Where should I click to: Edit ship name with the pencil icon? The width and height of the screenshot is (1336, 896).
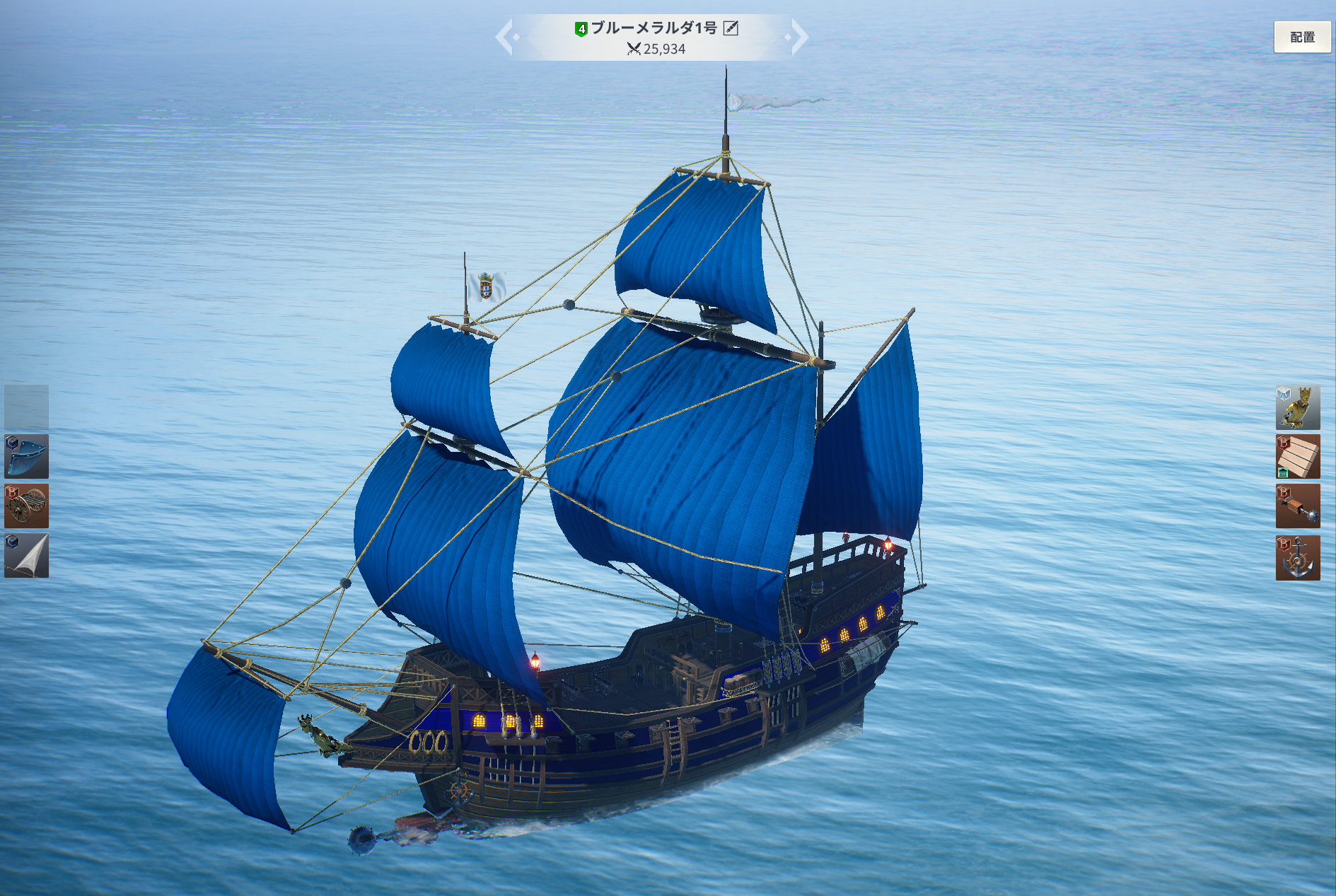click(731, 28)
